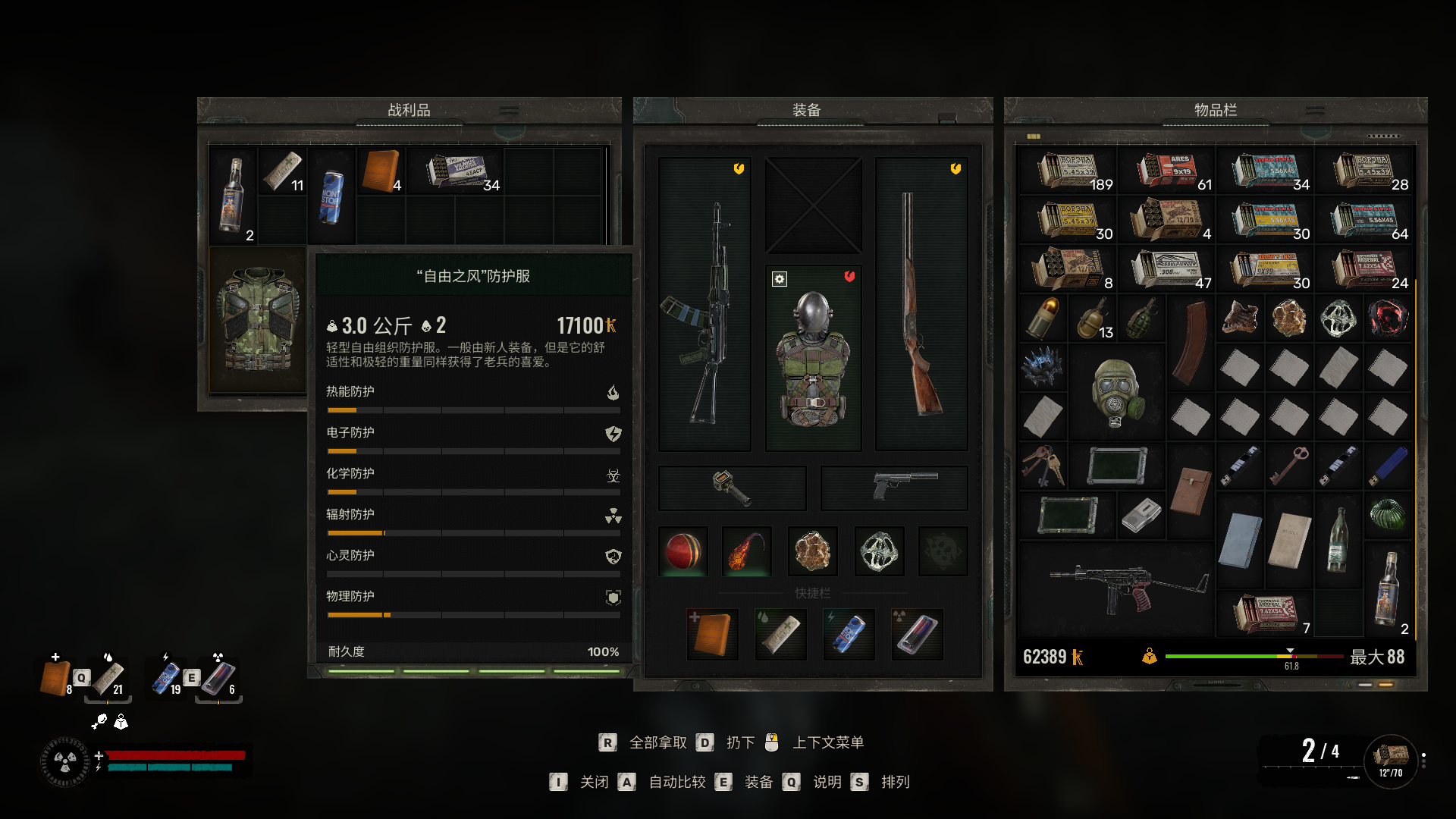Choose the 308 ammo box with 47 rounds
The width and height of the screenshot is (1456, 819).
click(x=1166, y=269)
